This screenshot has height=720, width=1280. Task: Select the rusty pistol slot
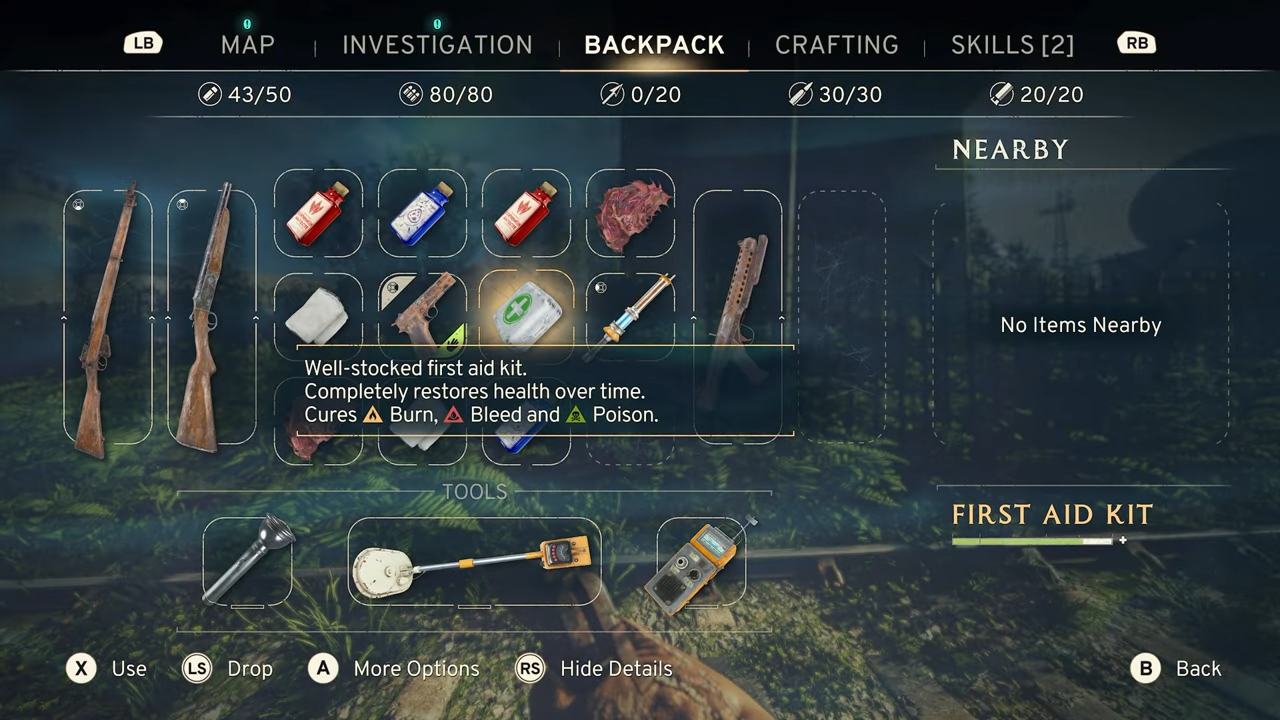[422, 308]
